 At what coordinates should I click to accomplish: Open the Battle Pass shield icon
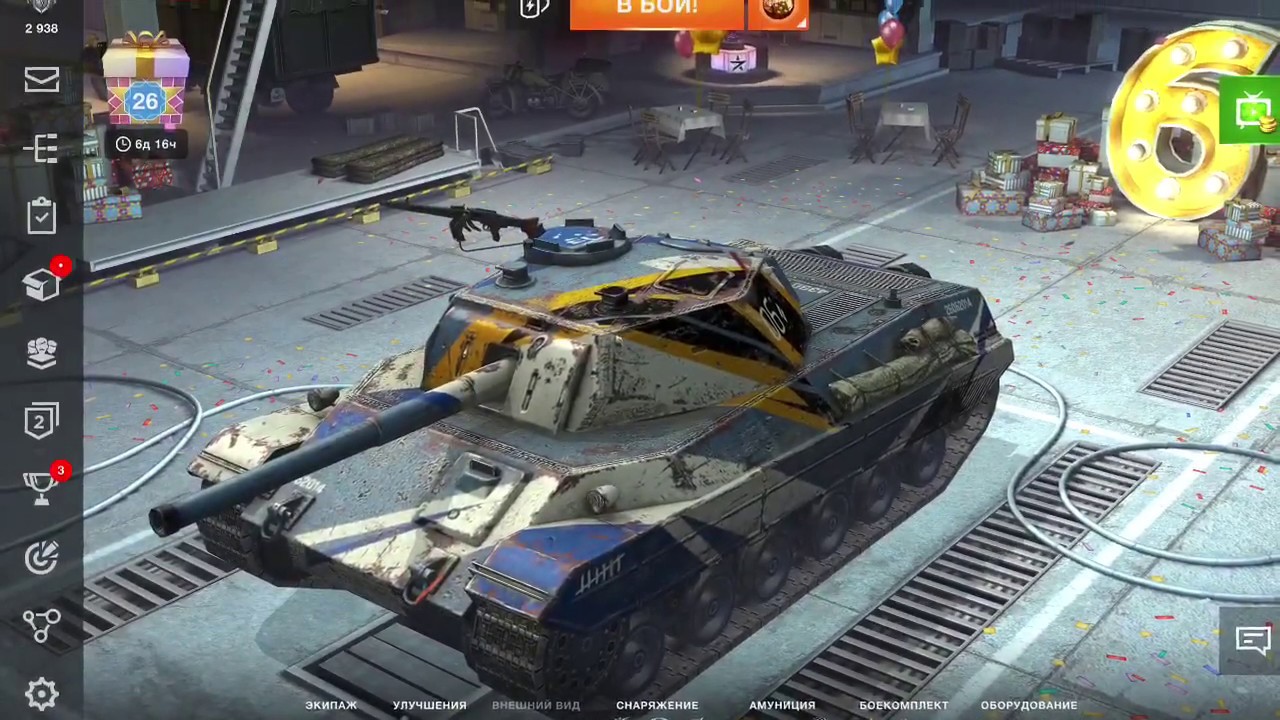tap(41, 421)
